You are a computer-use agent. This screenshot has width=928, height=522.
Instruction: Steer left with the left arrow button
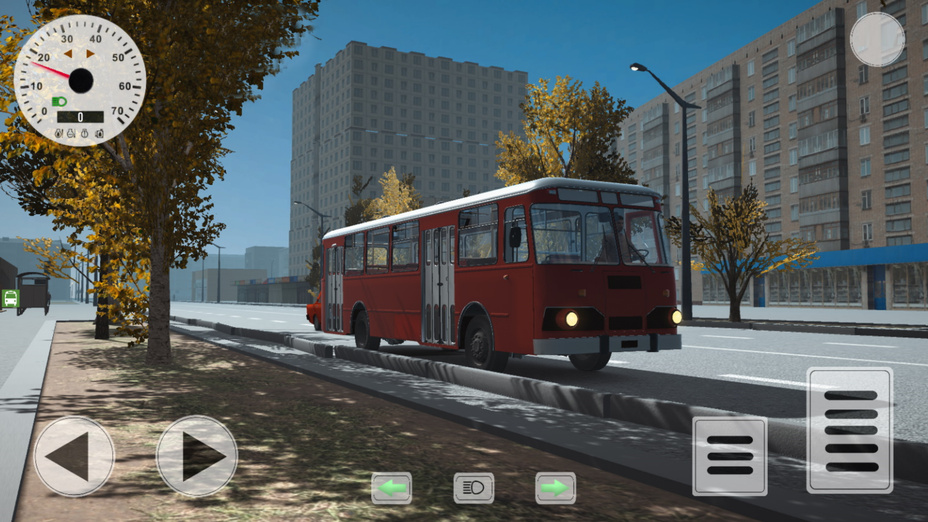(x=74, y=456)
